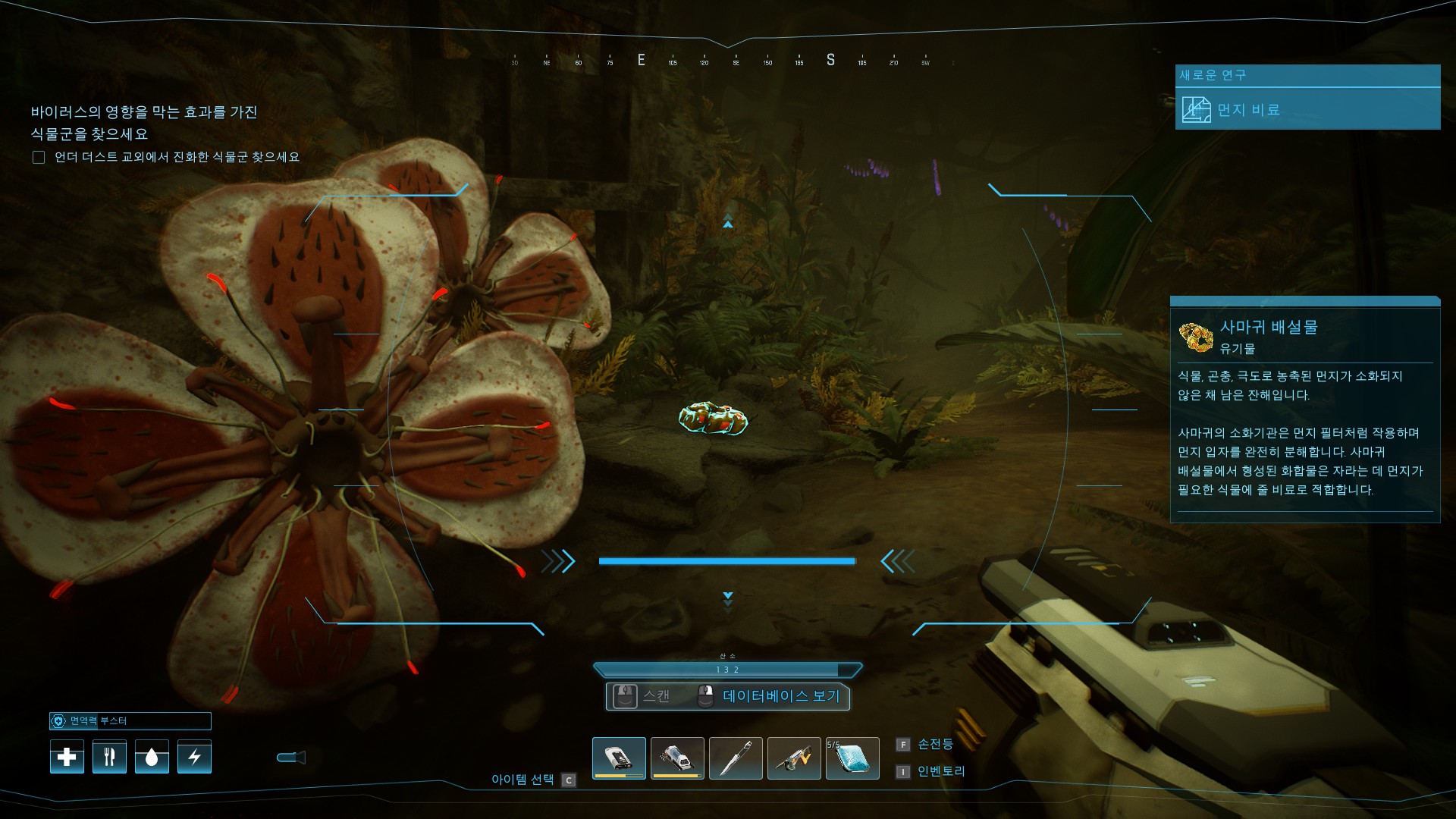This screenshot has width=1456, height=819.
Task: Toggle the 손전등 flashlight label
Action: point(934,744)
